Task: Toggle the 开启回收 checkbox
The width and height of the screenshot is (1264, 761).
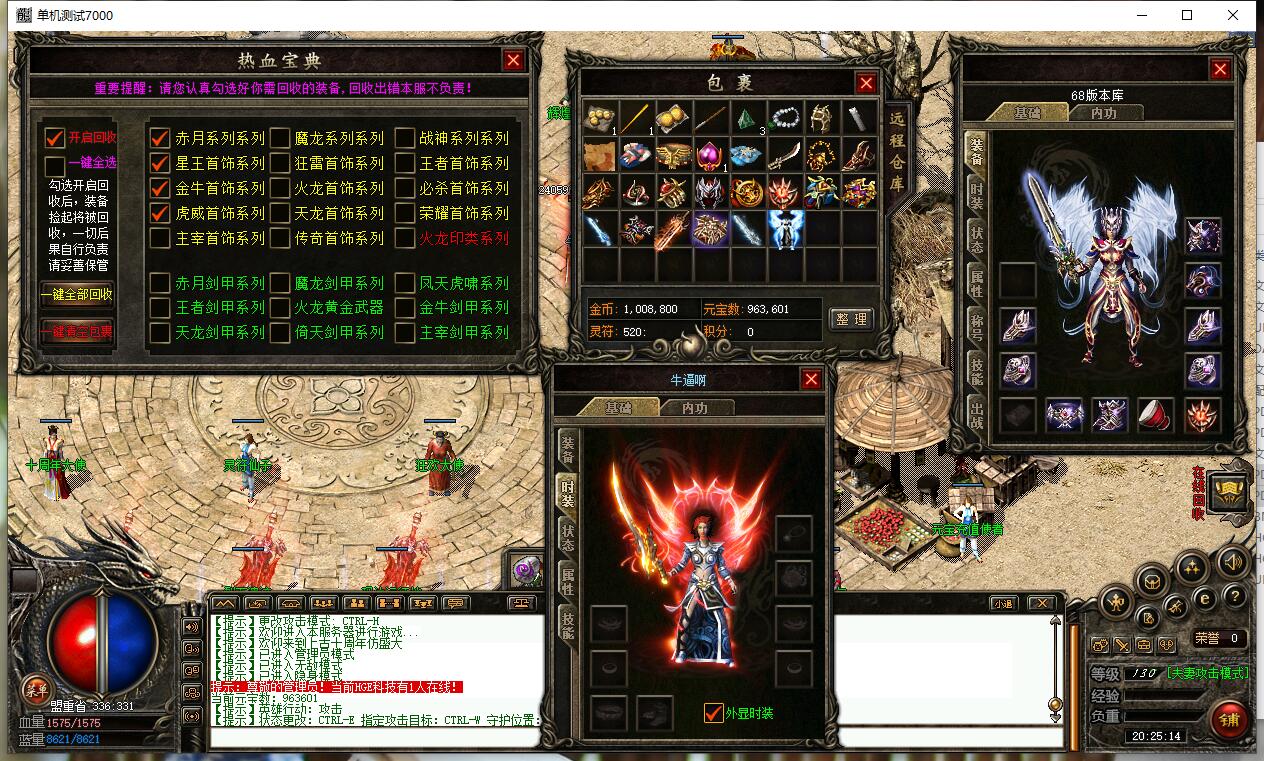Action: pyautogui.click(x=55, y=138)
